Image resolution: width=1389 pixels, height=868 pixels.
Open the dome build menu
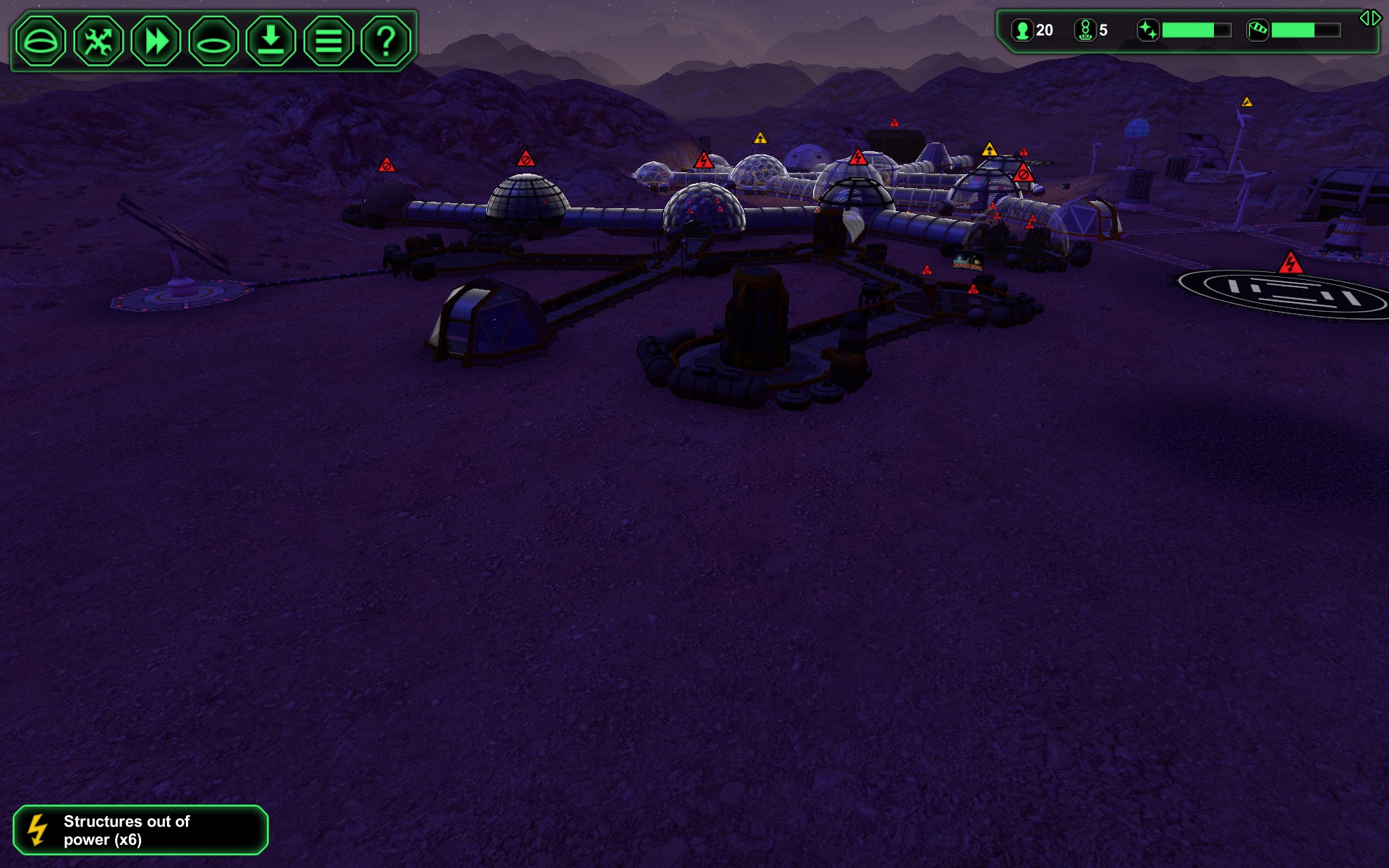pyautogui.click(x=41, y=41)
